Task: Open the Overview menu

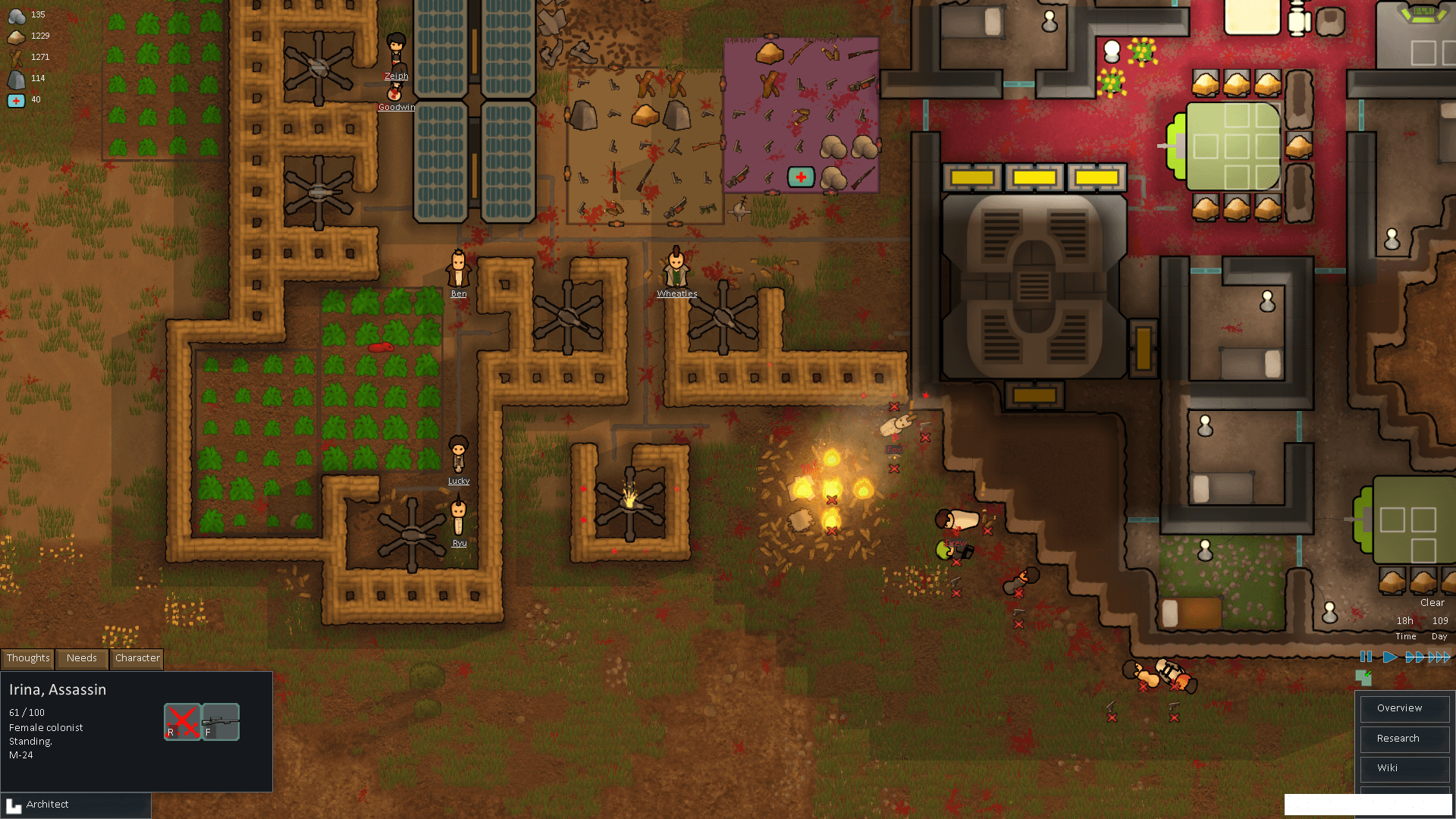Action: (x=1404, y=708)
